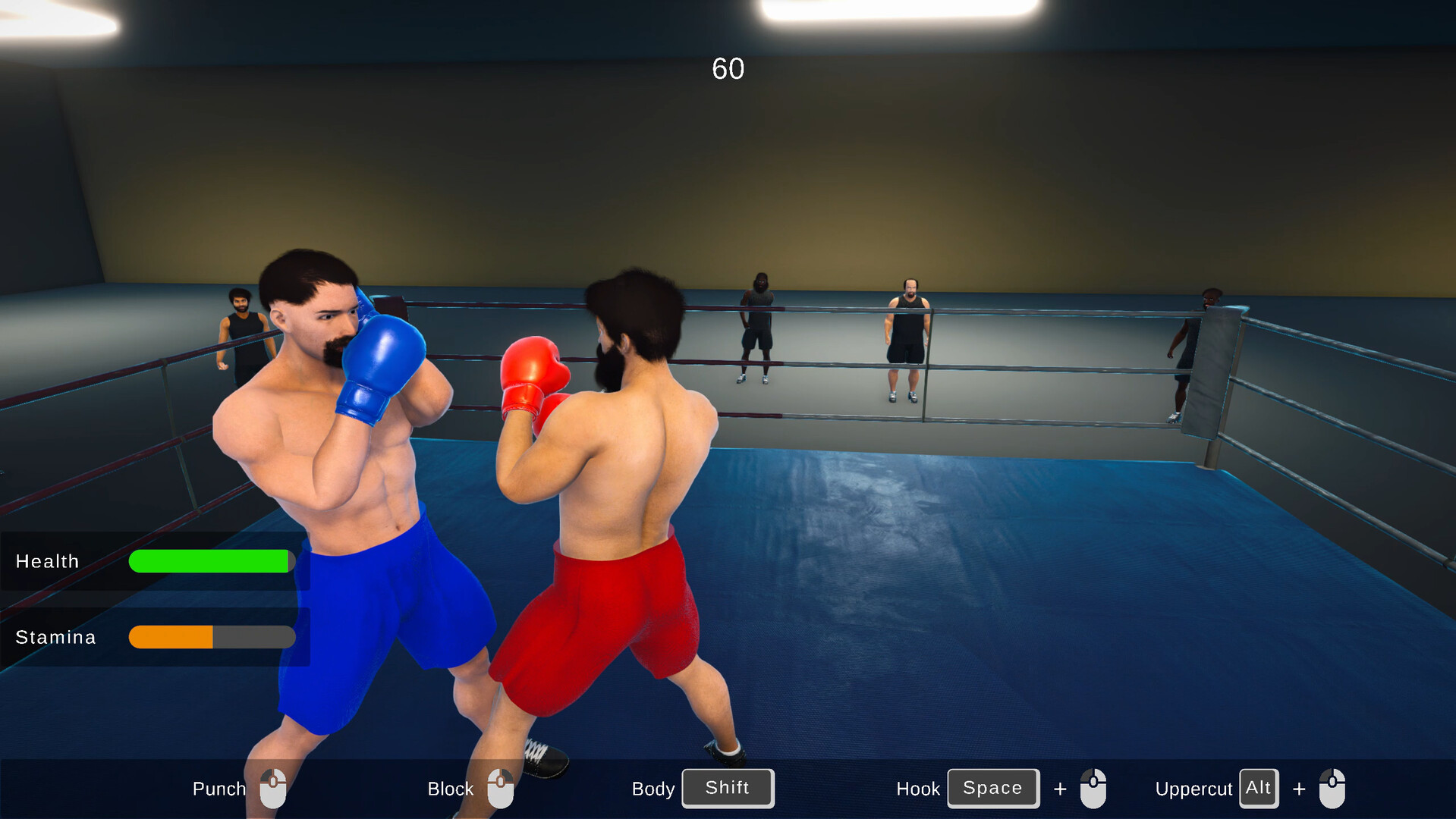Click the round timer showing 60

pyautogui.click(x=728, y=69)
